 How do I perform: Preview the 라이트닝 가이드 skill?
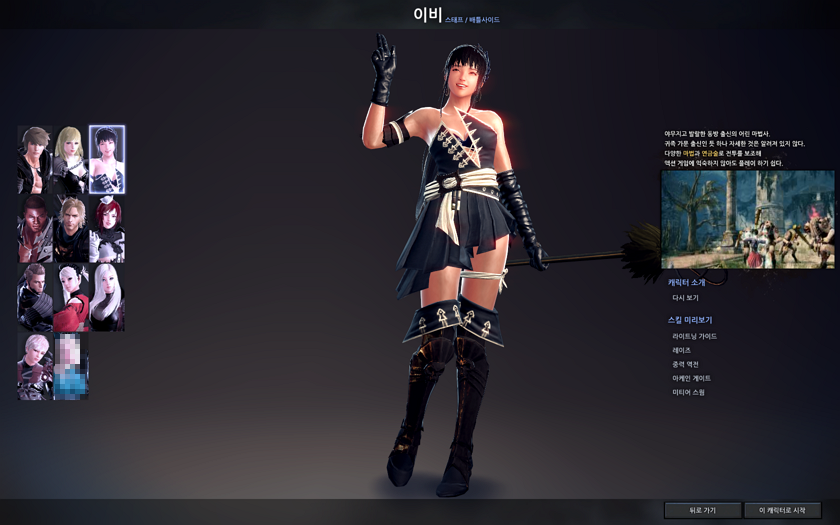tap(694, 336)
